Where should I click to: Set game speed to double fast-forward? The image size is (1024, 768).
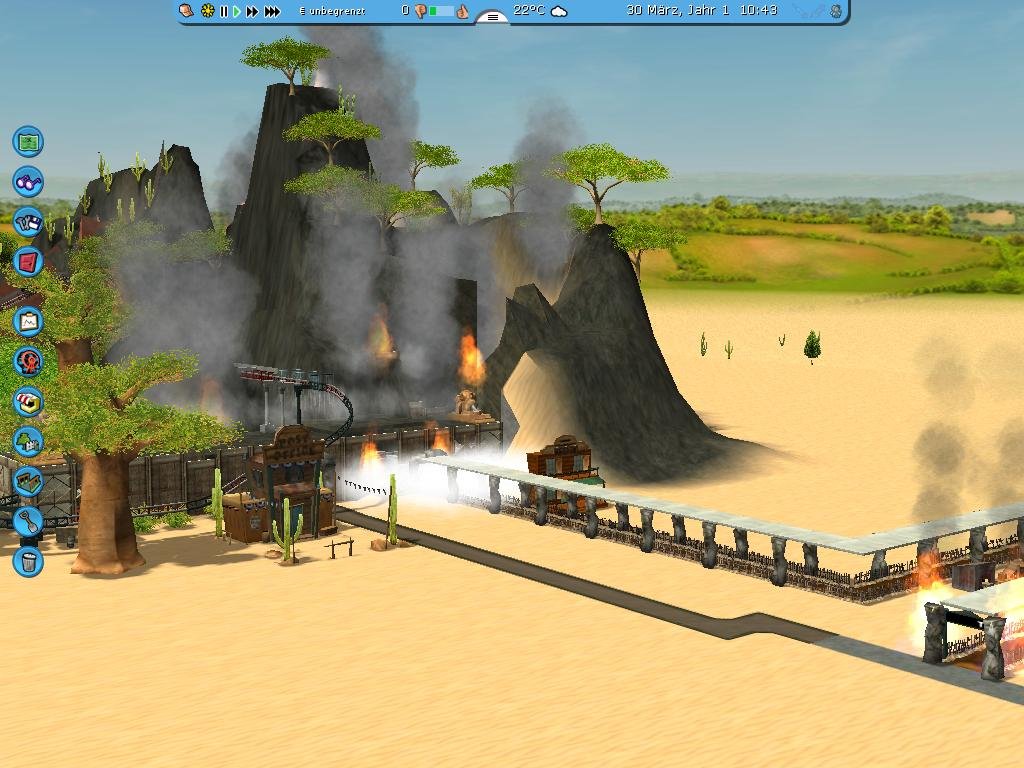click(x=252, y=11)
